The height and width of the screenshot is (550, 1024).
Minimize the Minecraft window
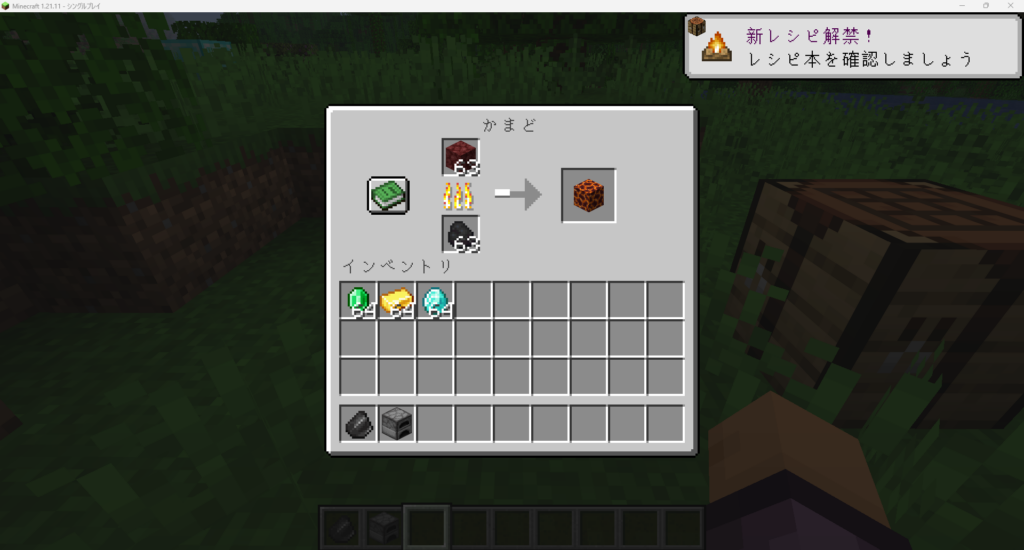point(962,6)
